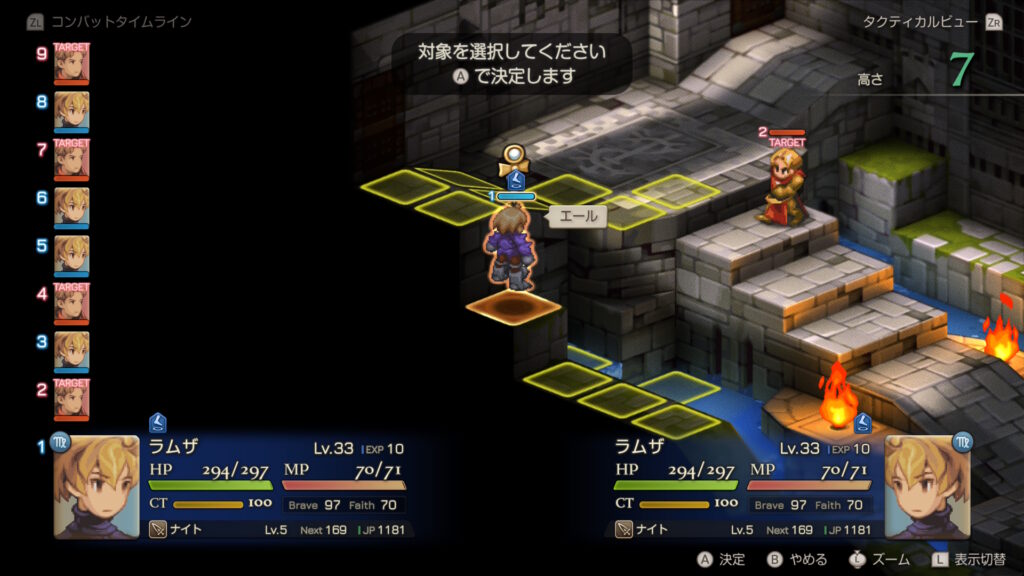Click Ramza's portrait in right target panel

pos(928,486)
